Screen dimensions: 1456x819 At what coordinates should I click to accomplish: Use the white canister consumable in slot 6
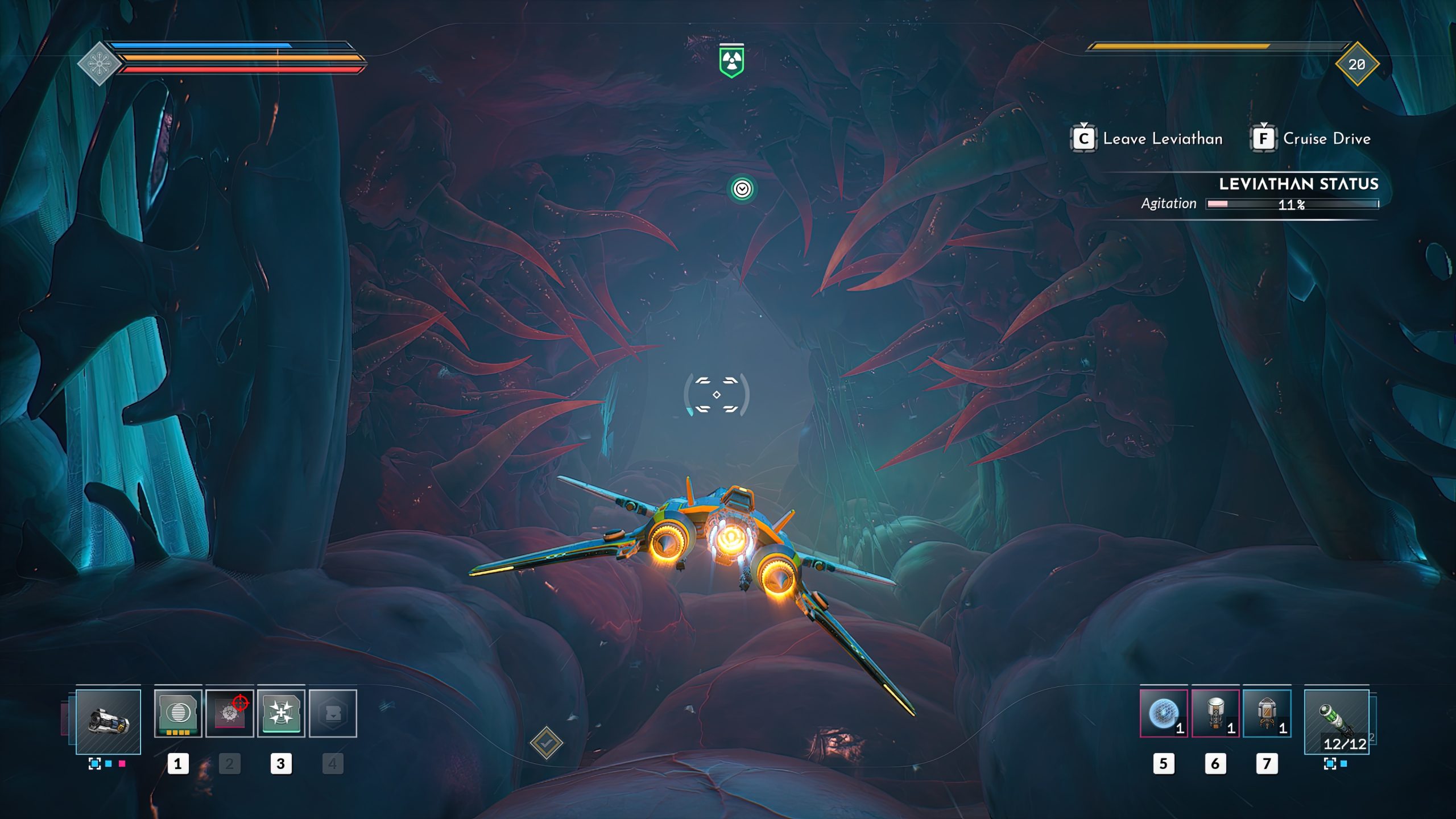pos(1215,713)
